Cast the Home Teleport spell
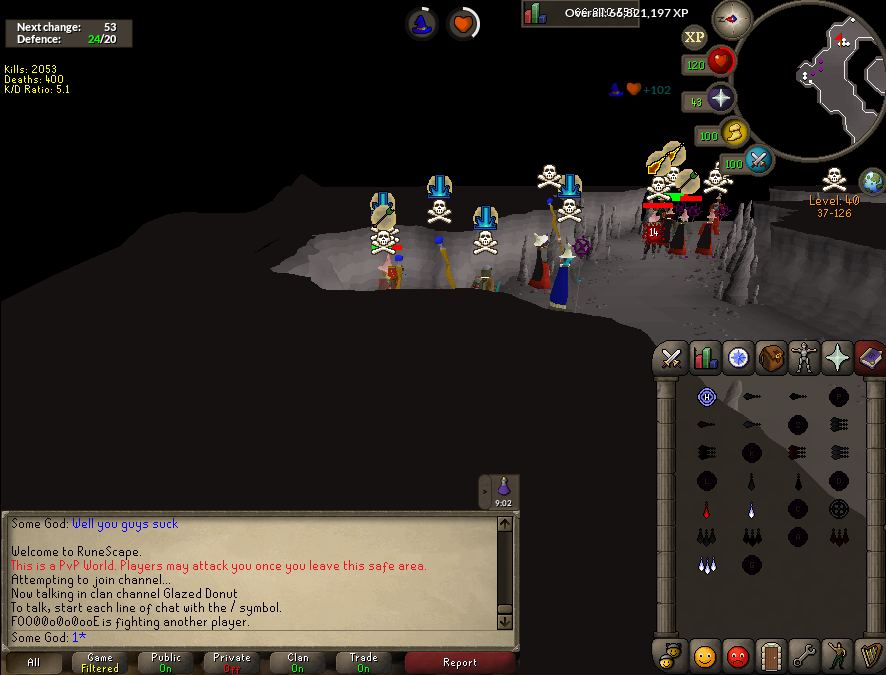The height and width of the screenshot is (675, 886). (707, 397)
